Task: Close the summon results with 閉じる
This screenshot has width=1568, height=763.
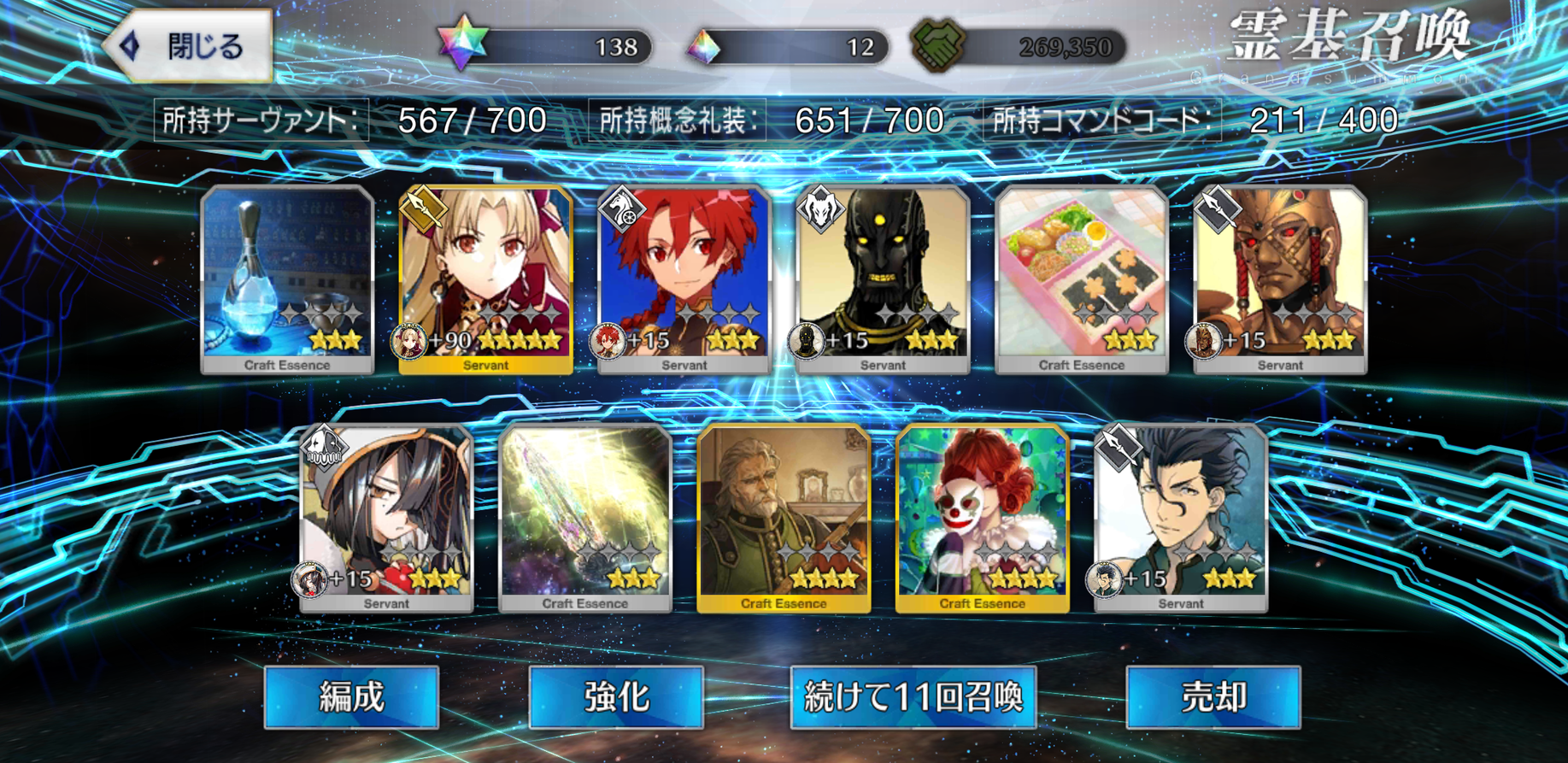Action: 190,47
